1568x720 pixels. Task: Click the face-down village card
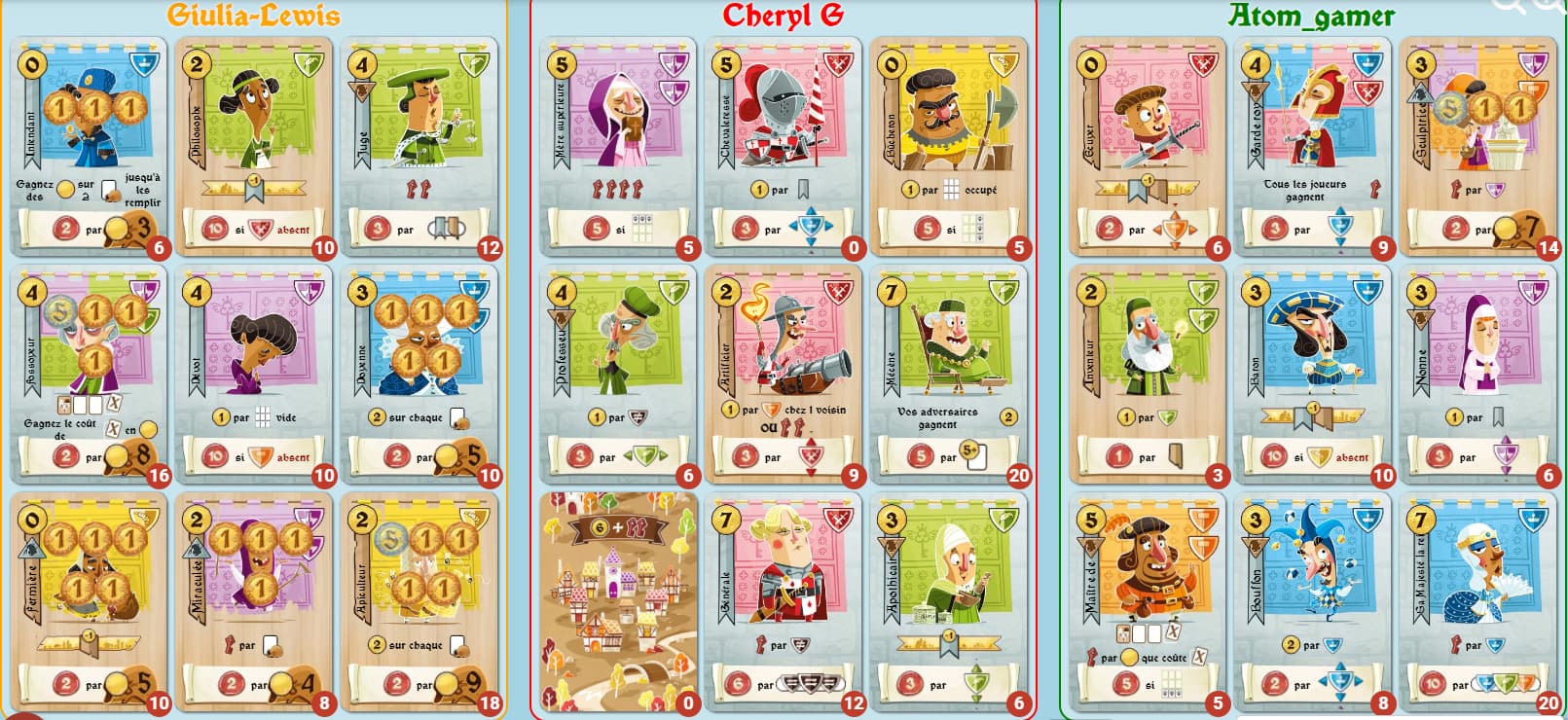619,603
